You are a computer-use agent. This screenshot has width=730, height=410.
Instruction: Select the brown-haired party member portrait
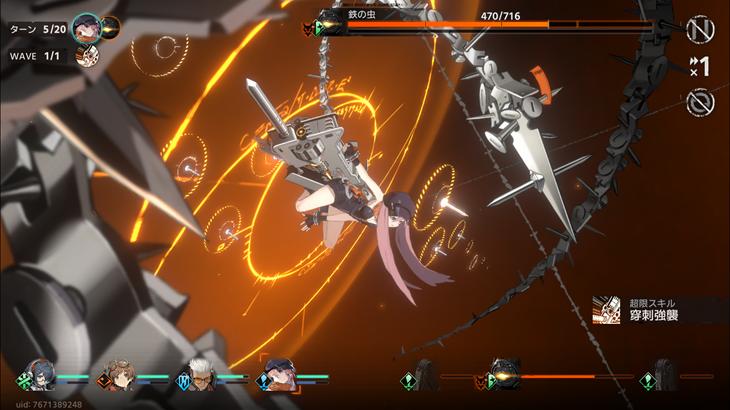120,375
